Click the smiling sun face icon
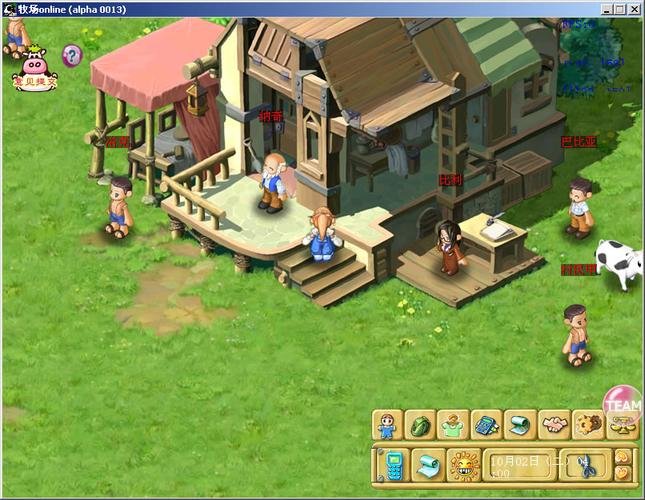The image size is (645, 500). [463, 464]
